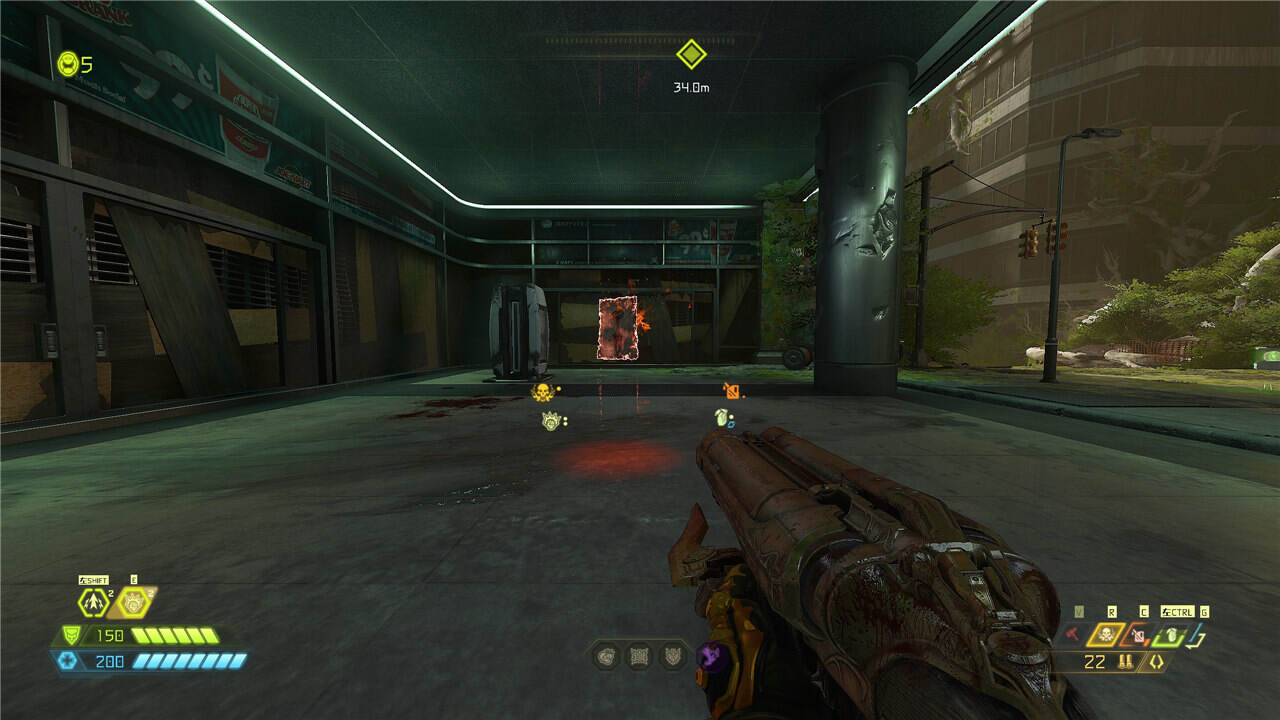
Task: Select the purple rune icon
Action: click(712, 657)
